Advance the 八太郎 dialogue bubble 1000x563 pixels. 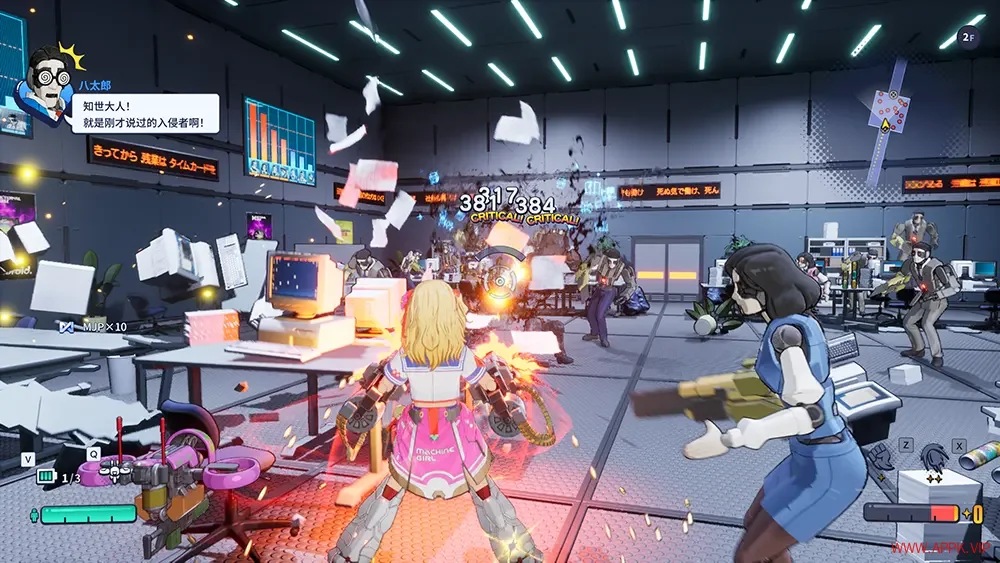[x=144, y=113]
